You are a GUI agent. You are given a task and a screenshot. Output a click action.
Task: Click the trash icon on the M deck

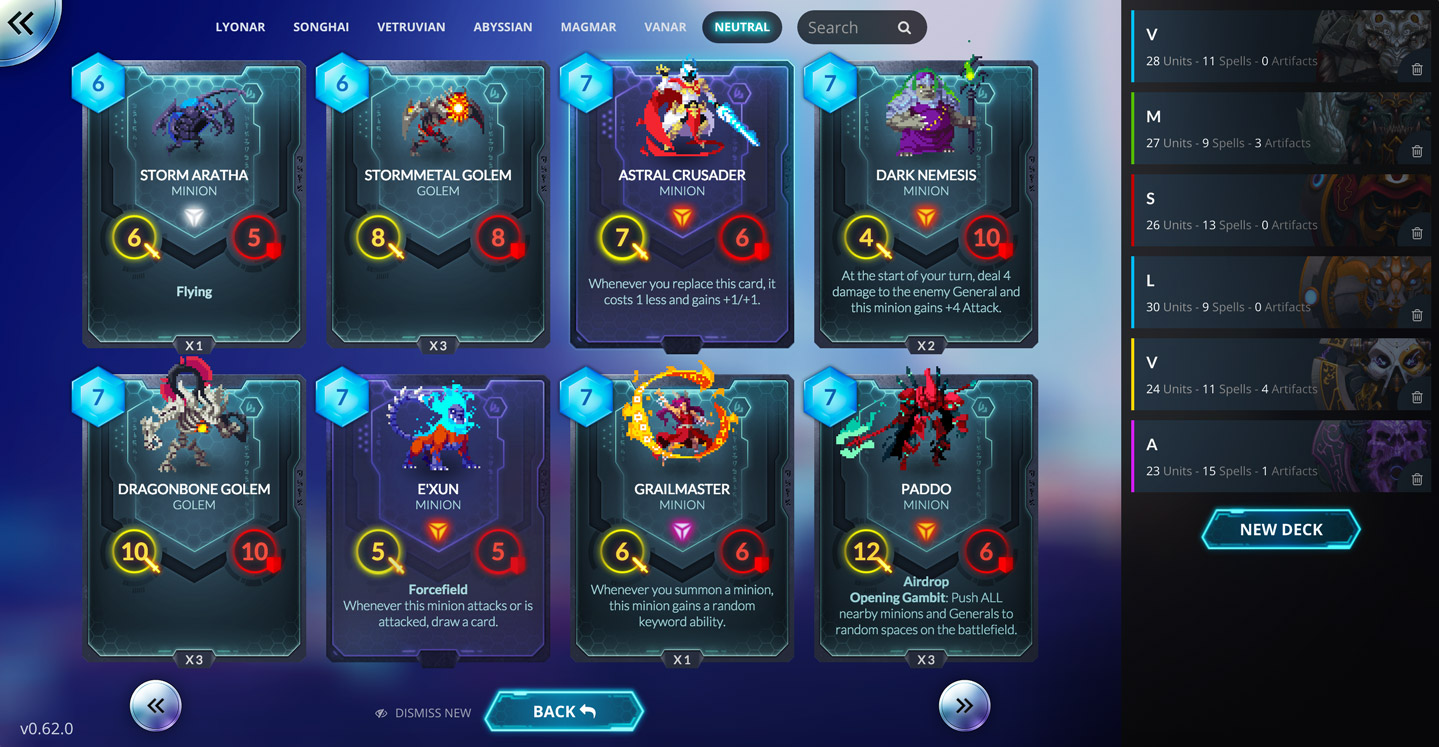pos(1417,151)
